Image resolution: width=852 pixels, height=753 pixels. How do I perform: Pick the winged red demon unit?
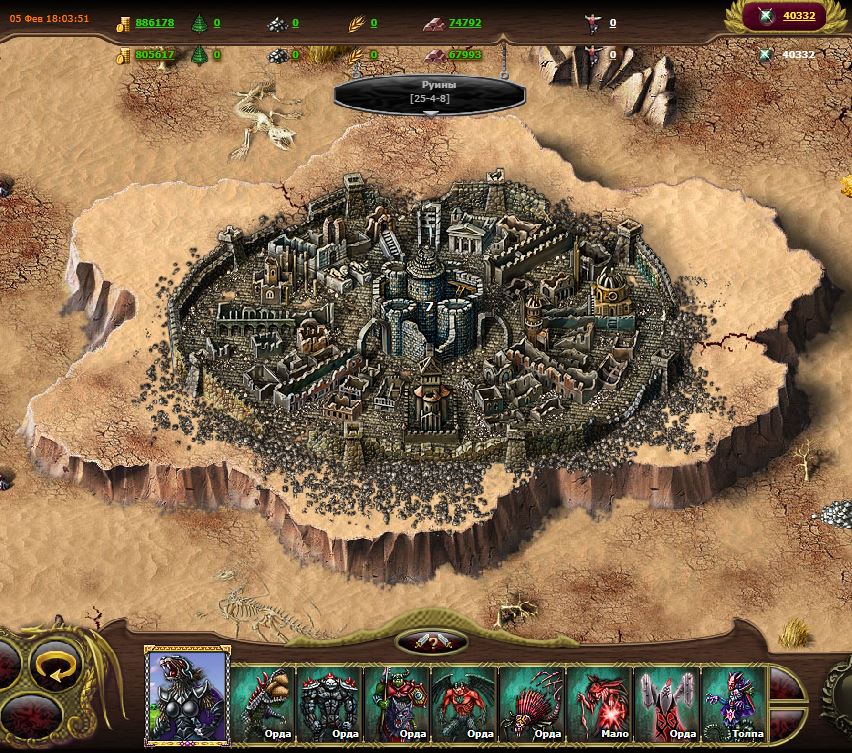464,702
